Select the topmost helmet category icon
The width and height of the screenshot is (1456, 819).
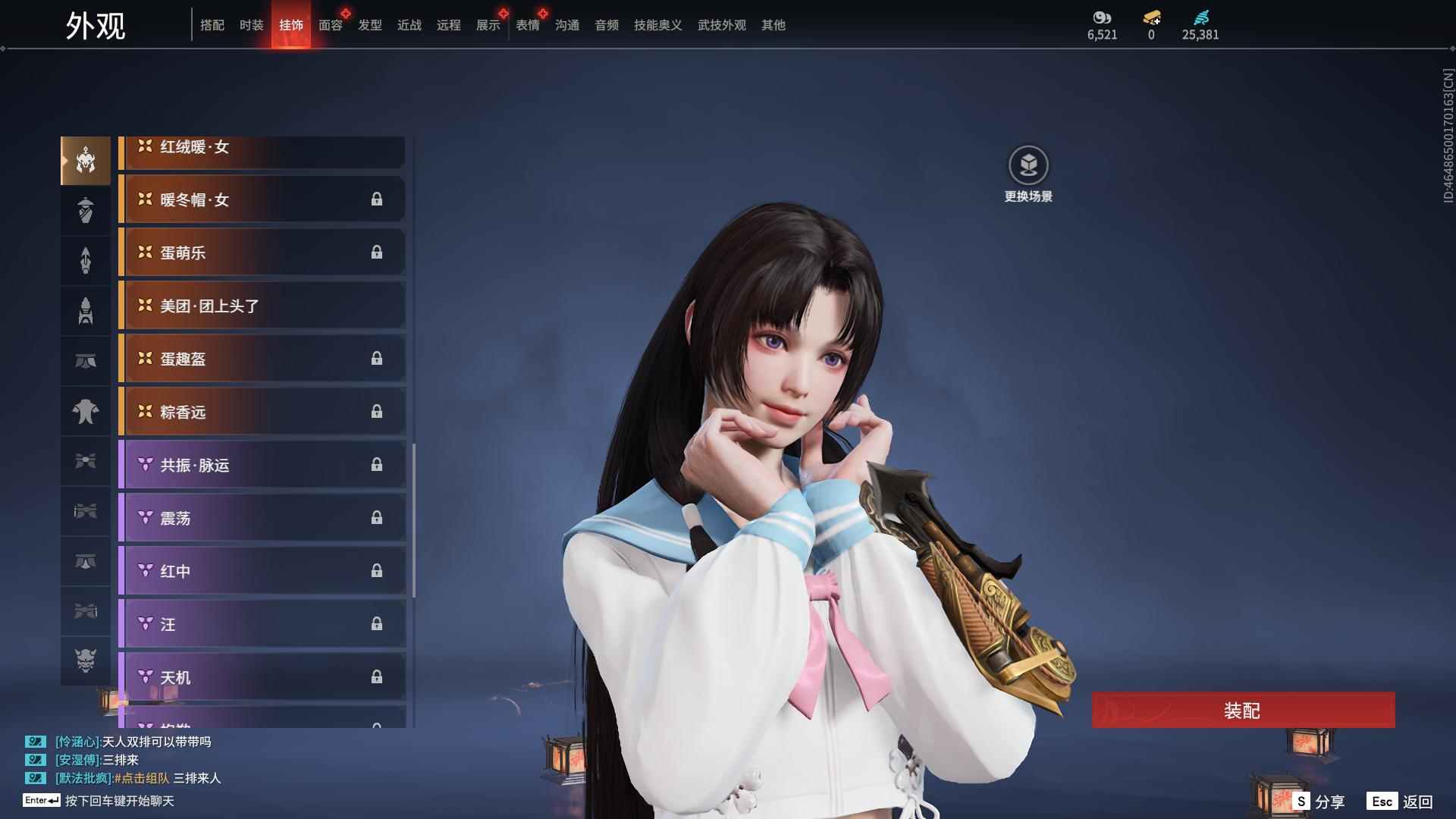point(86,159)
